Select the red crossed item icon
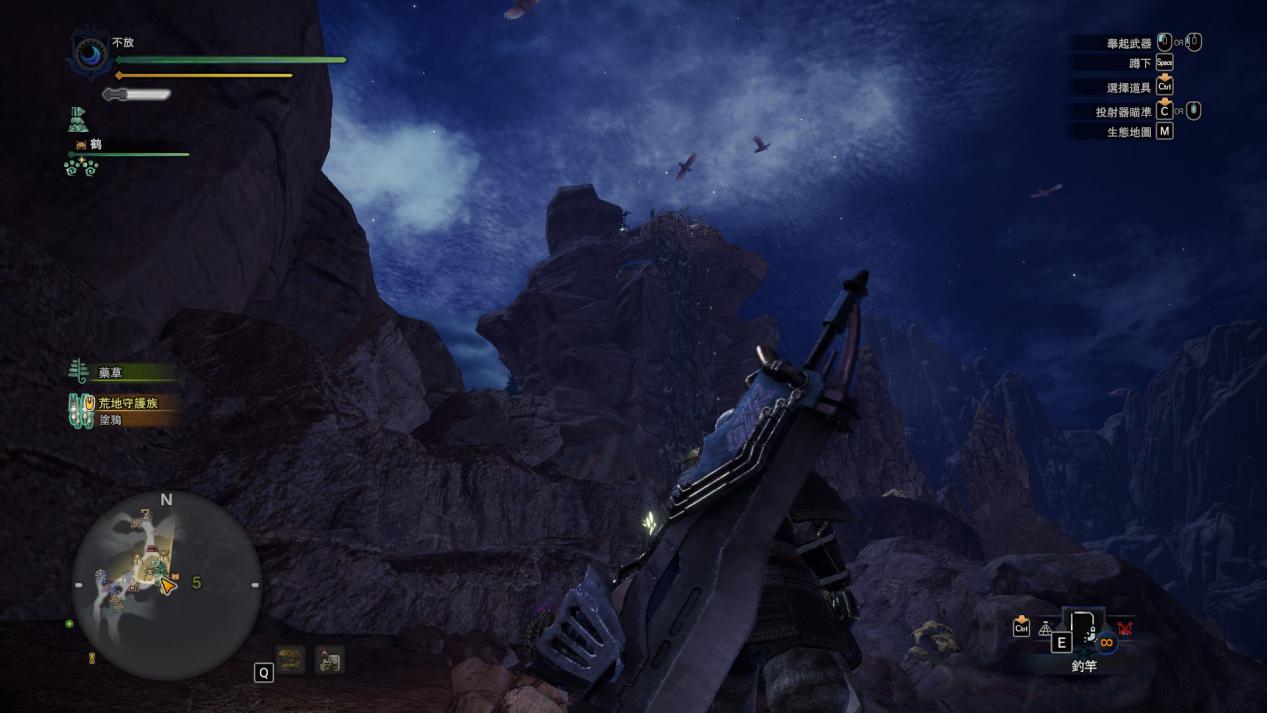The height and width of the screenshot is (713, 1267). (x=1125, y=629)
